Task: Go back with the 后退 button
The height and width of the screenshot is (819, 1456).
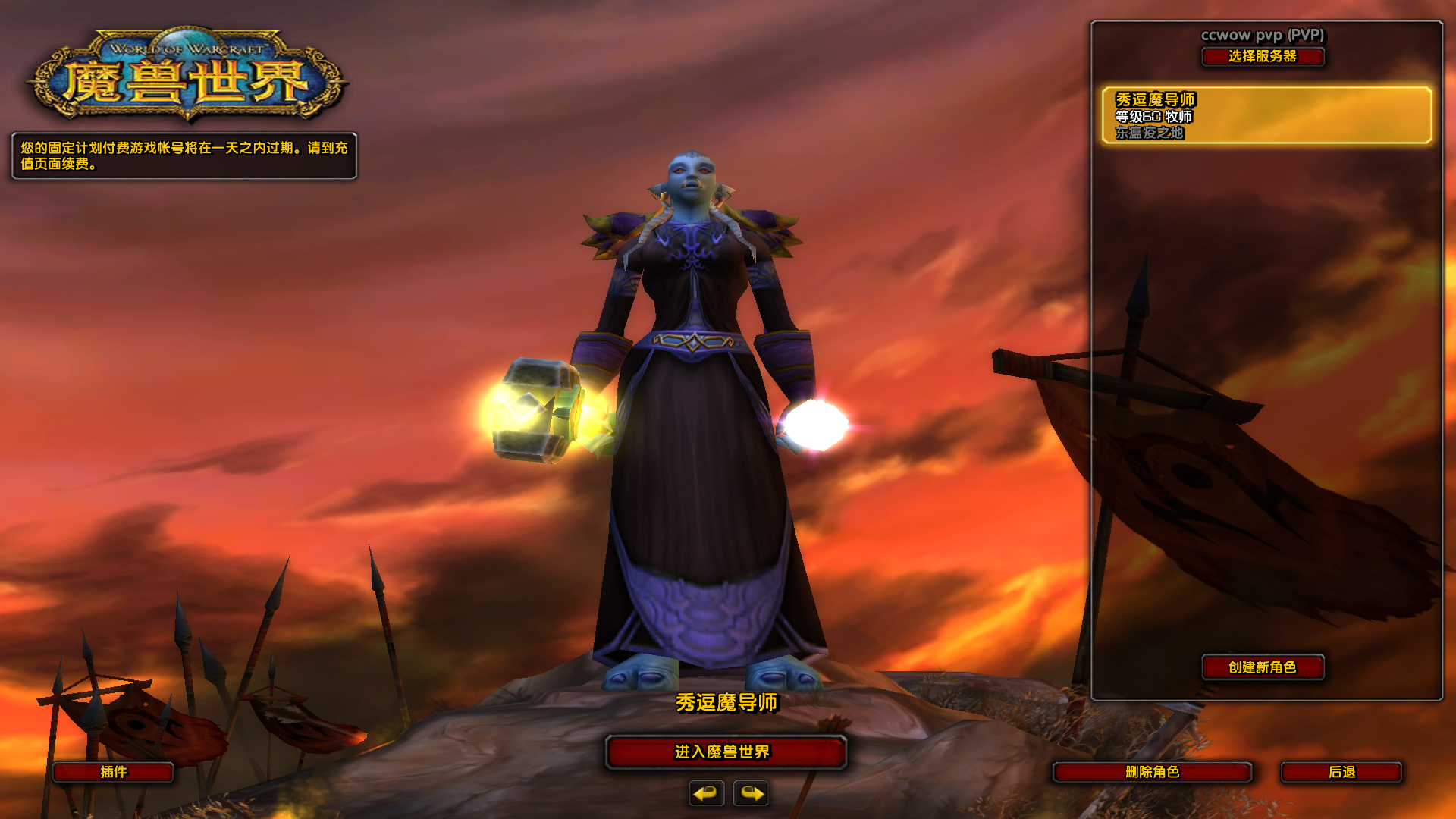Action: coord(1341,772)
